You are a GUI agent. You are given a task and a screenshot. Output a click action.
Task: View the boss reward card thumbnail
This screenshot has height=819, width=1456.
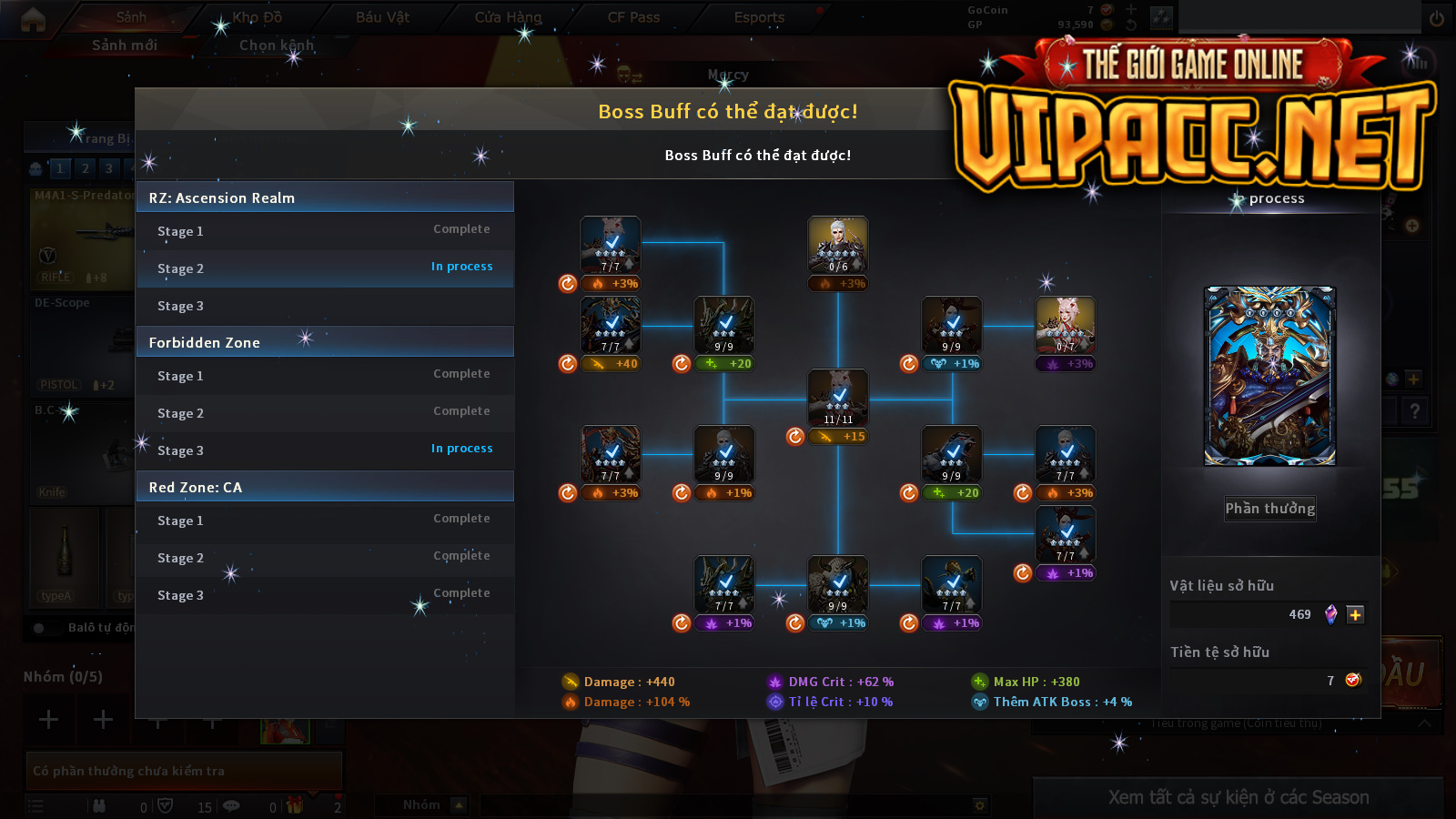tap(1269, 376)
